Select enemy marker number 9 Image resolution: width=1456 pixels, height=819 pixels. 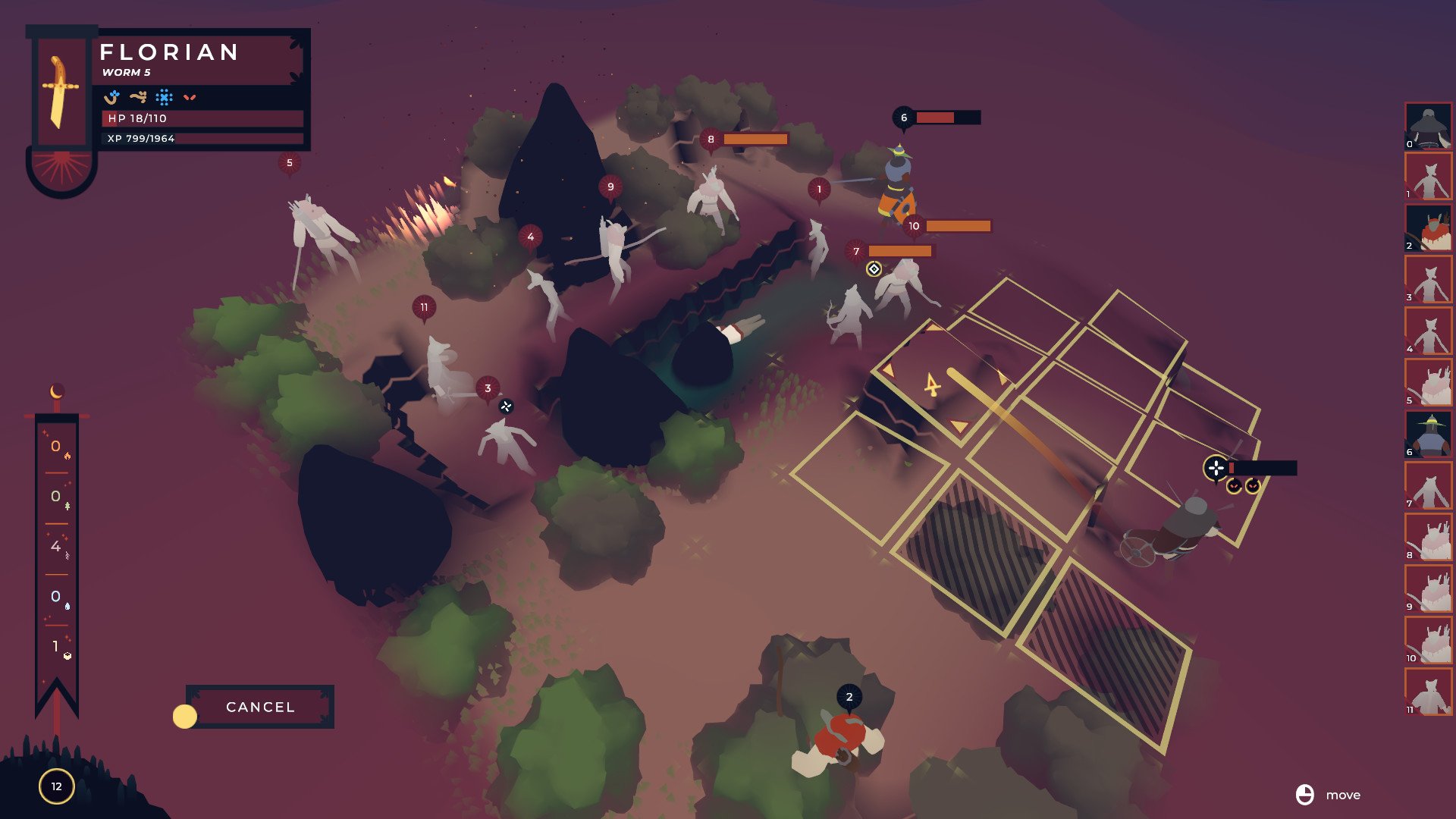point(610,187)
